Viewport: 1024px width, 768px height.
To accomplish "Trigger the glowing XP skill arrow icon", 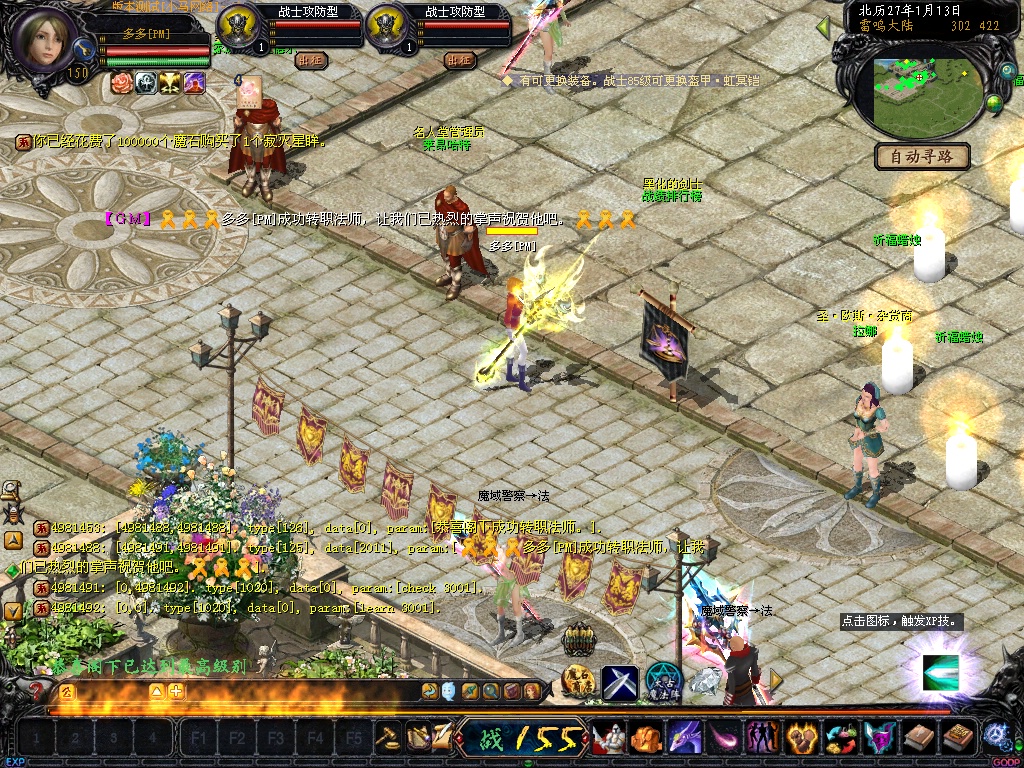I will [x=940, y=672].
